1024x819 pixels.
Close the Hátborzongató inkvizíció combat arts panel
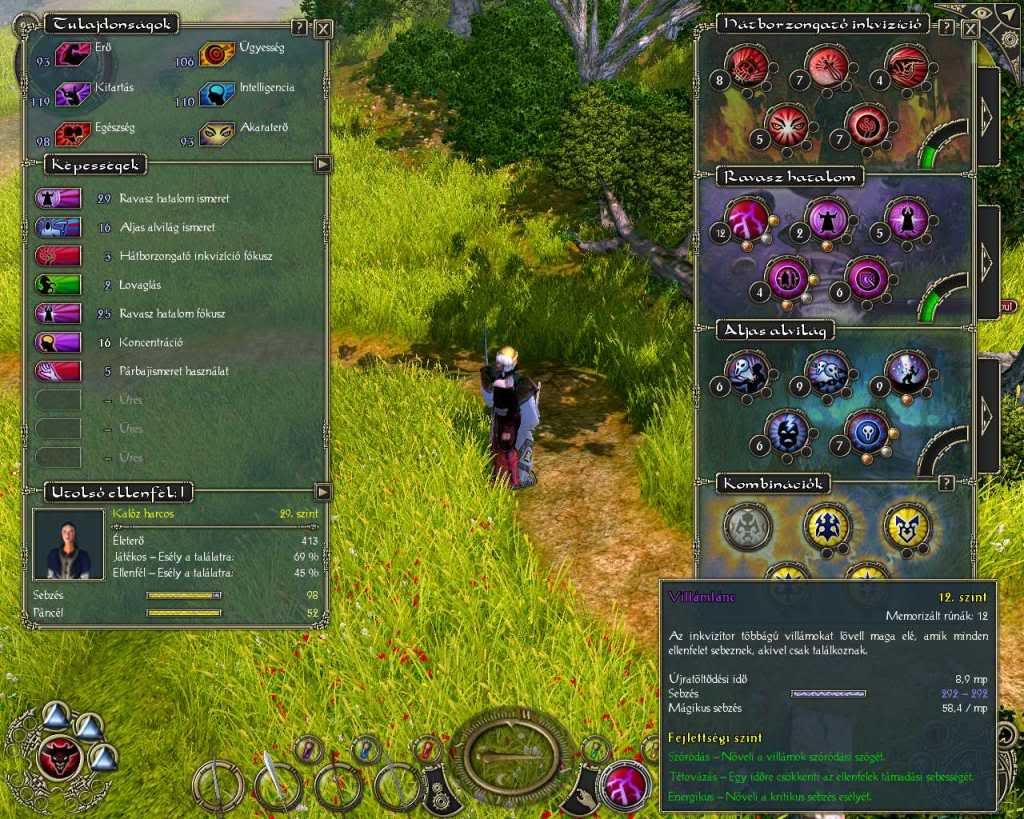click(x=969, y=27)
